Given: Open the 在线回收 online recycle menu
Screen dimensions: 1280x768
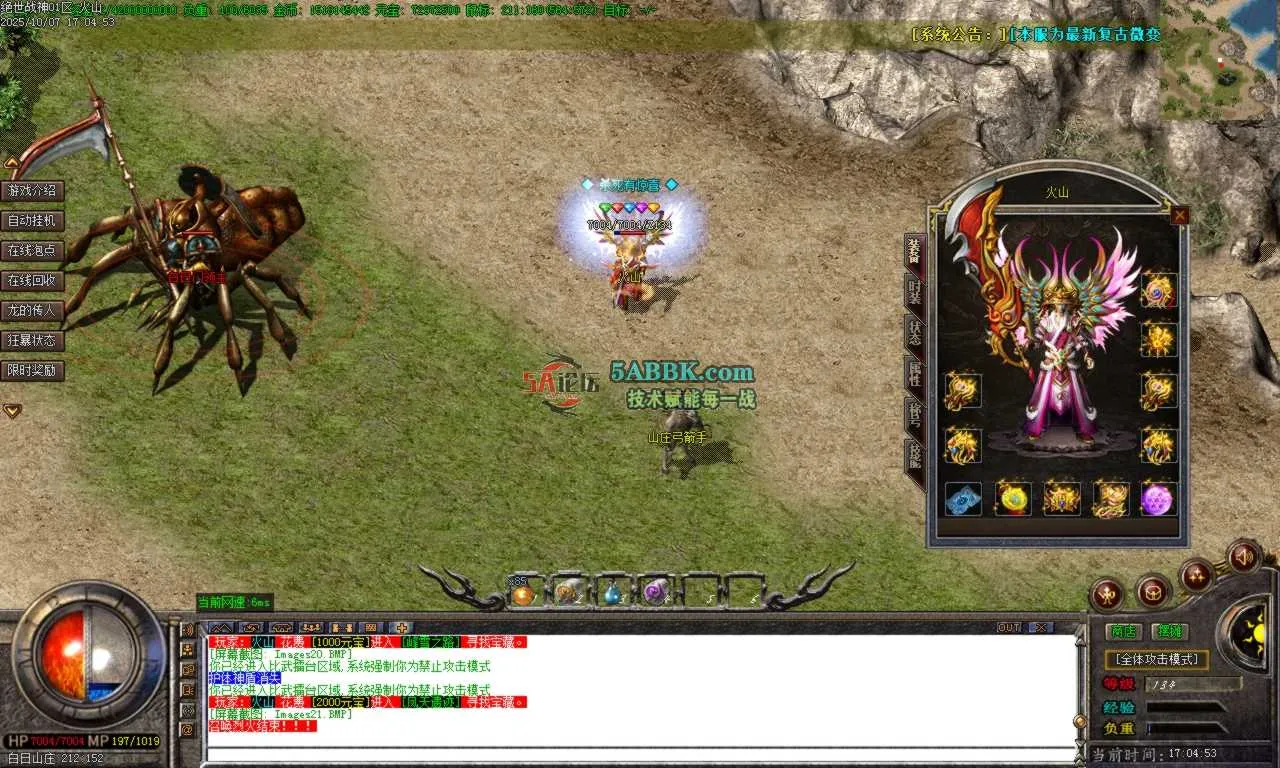Looking at the screenshot, I should pyautogui.click(x=33, y=281).
